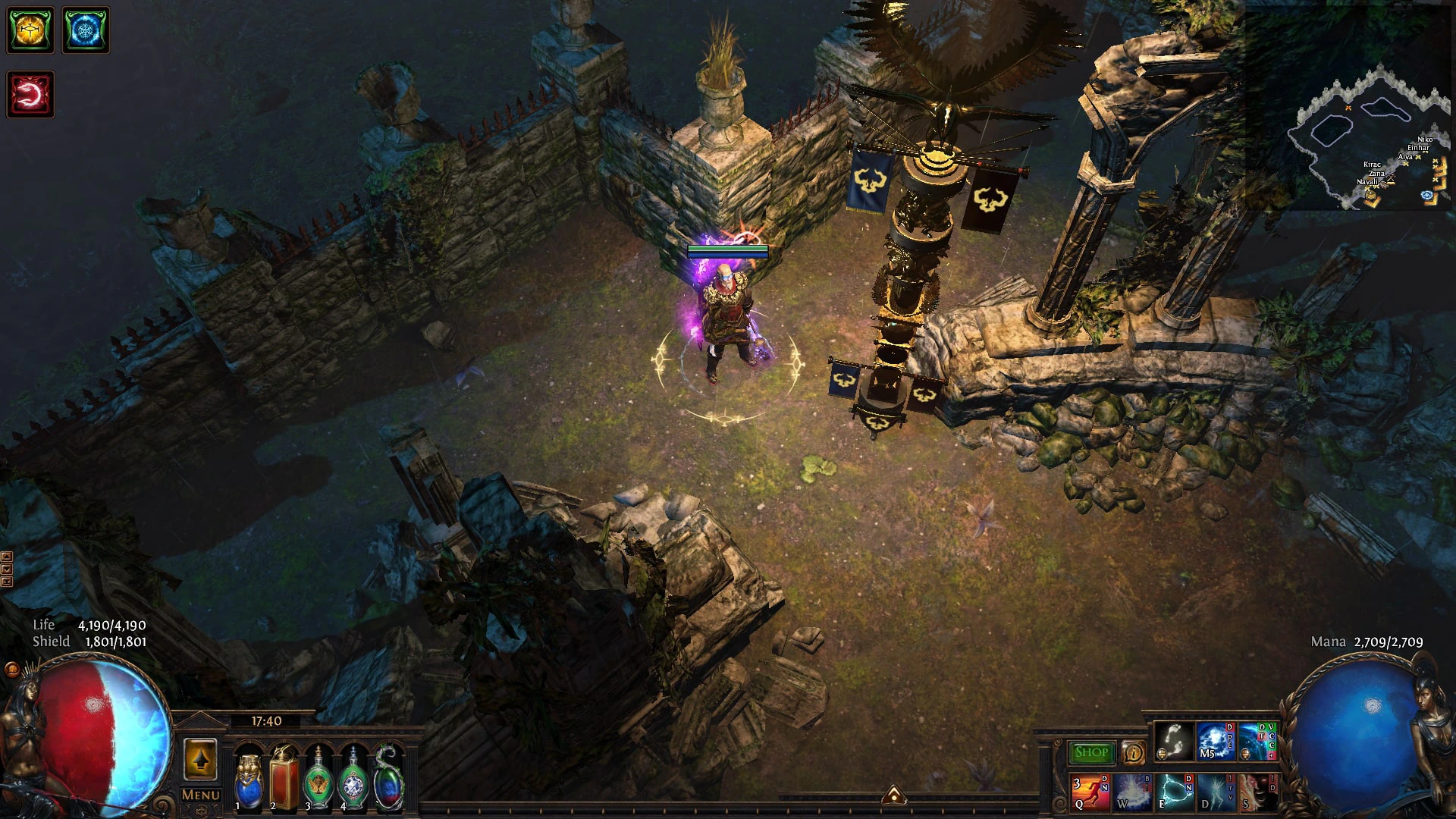The height and width of the screenshot is (819, 1456).
Task: Activate the blue orb skill bound to M5
Action: (x=1215, y=742)
